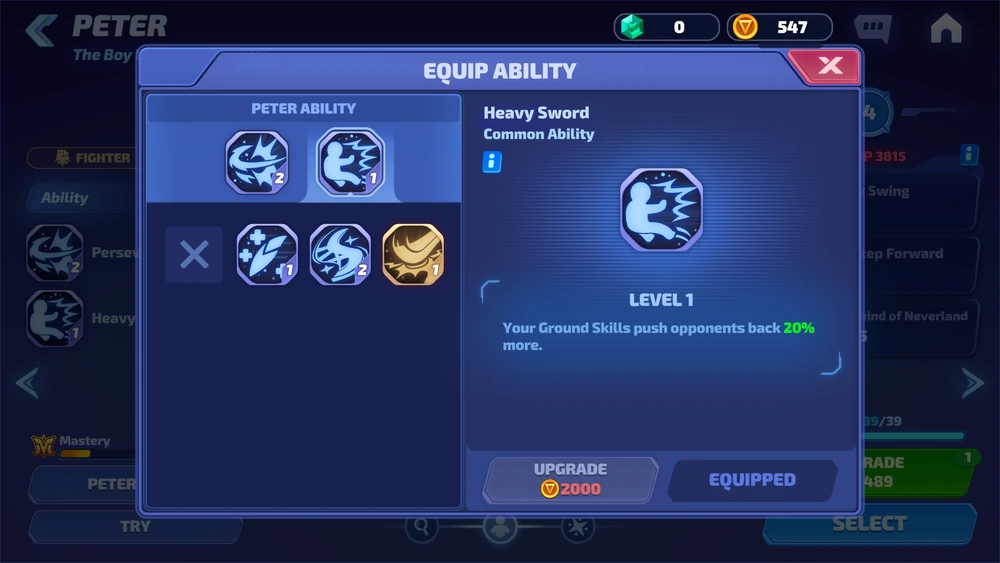Screen dimensions: 1000x563
Task: Try out the character
Action: [135, 526]
